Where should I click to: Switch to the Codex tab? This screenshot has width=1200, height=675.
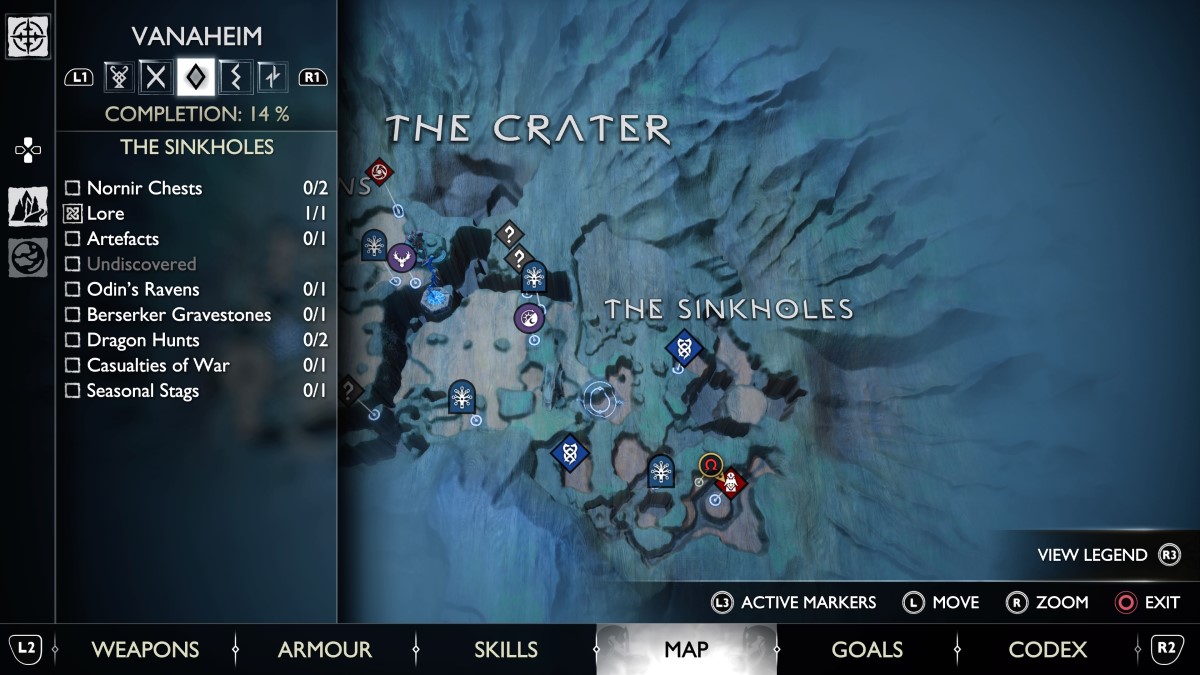pos(1047,650)
